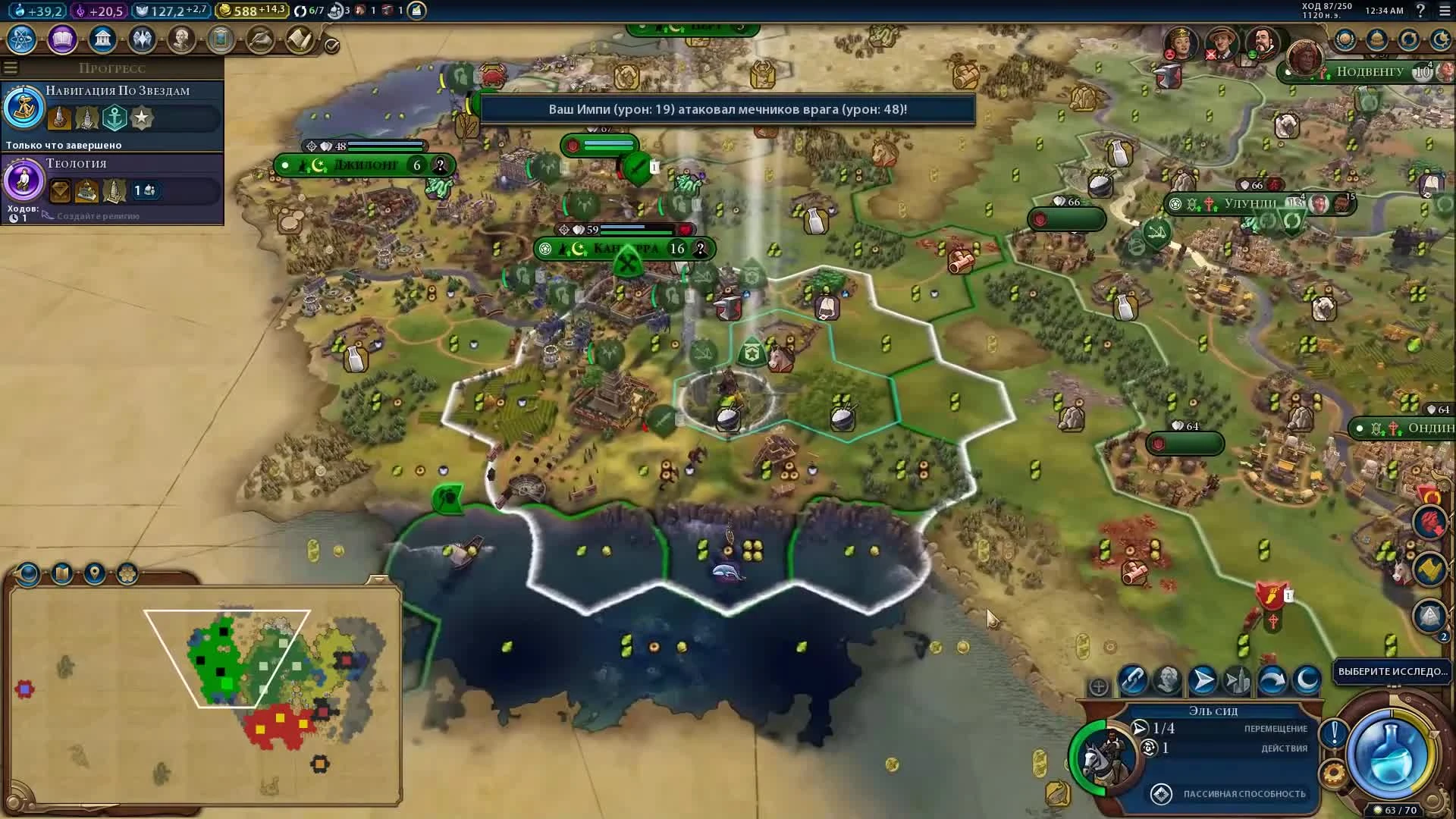Open the civics tree via the purple book icon
This screenshot has width=1456, height=819.
click(61, 39)
